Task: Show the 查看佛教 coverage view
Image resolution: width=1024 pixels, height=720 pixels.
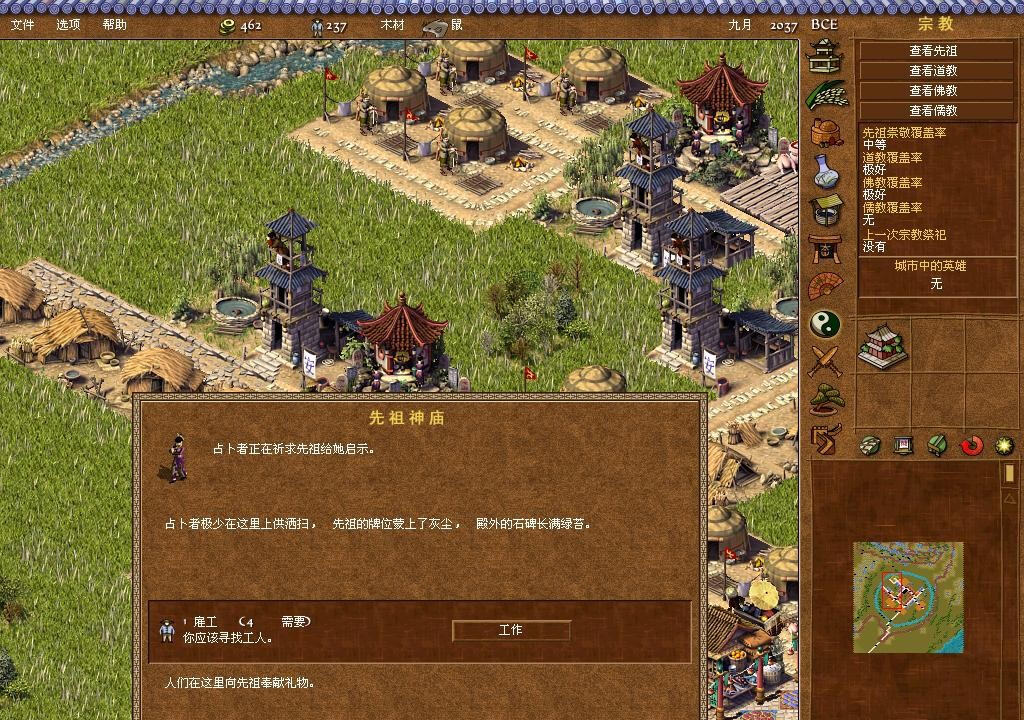Action: pos(932,91)
